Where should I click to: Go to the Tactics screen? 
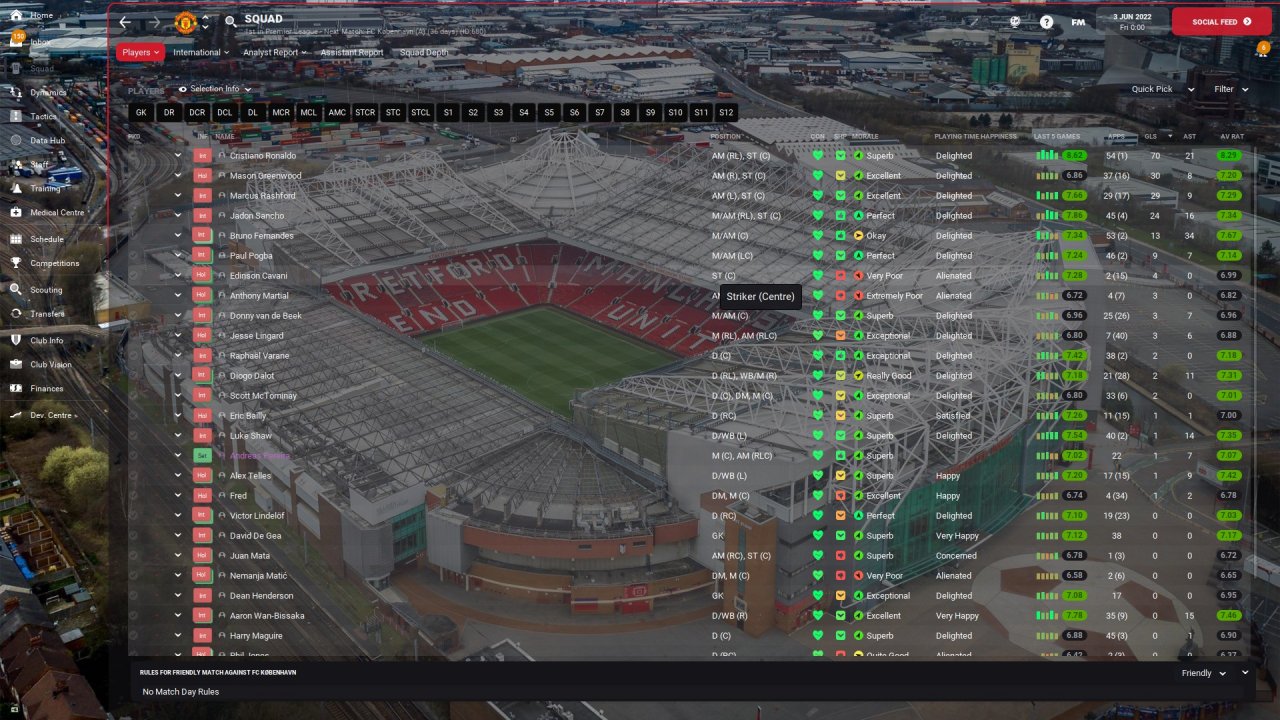pos(43,116)
